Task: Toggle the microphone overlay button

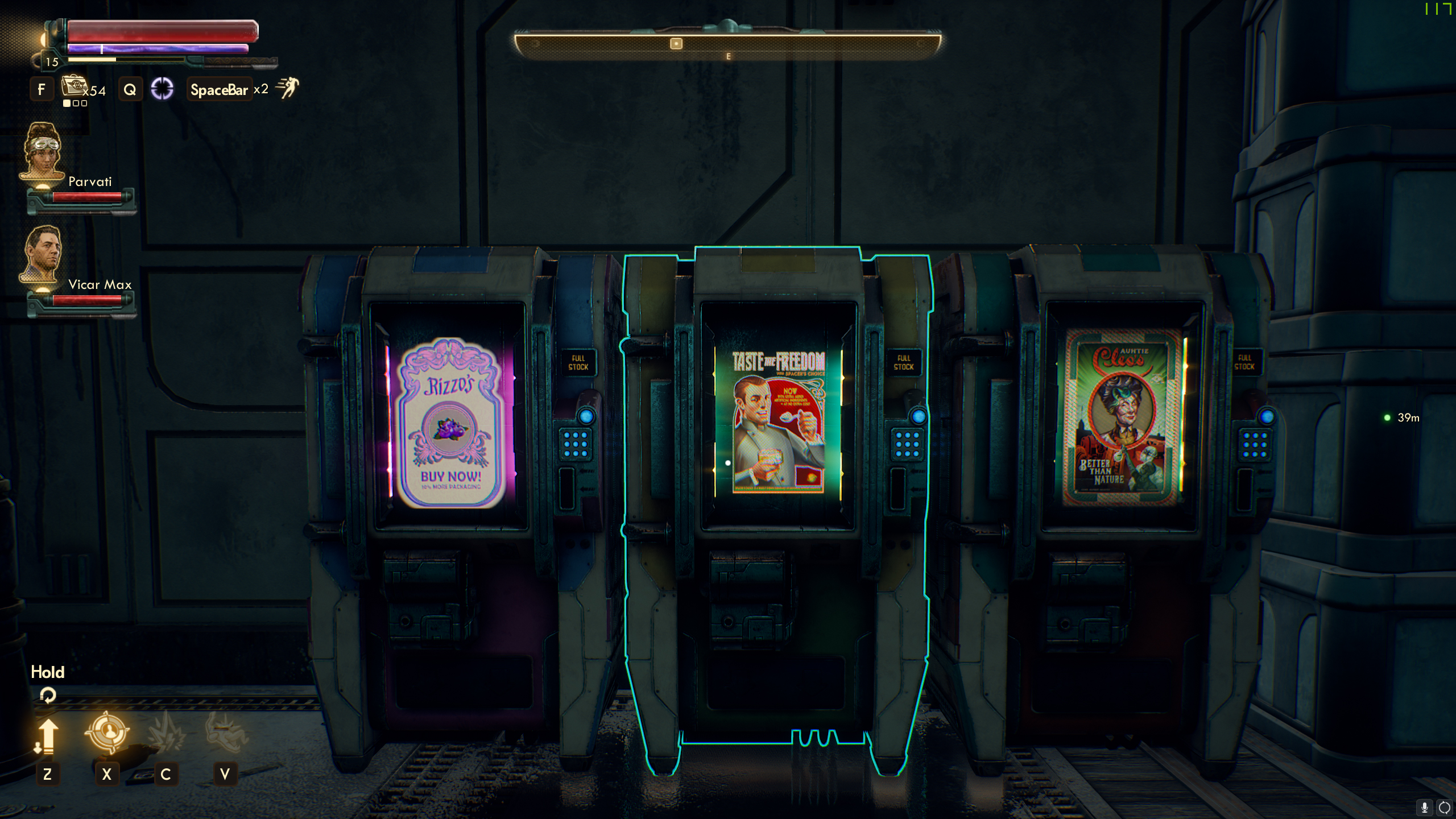Action: pyautogui.click(x=1425, y=807)
